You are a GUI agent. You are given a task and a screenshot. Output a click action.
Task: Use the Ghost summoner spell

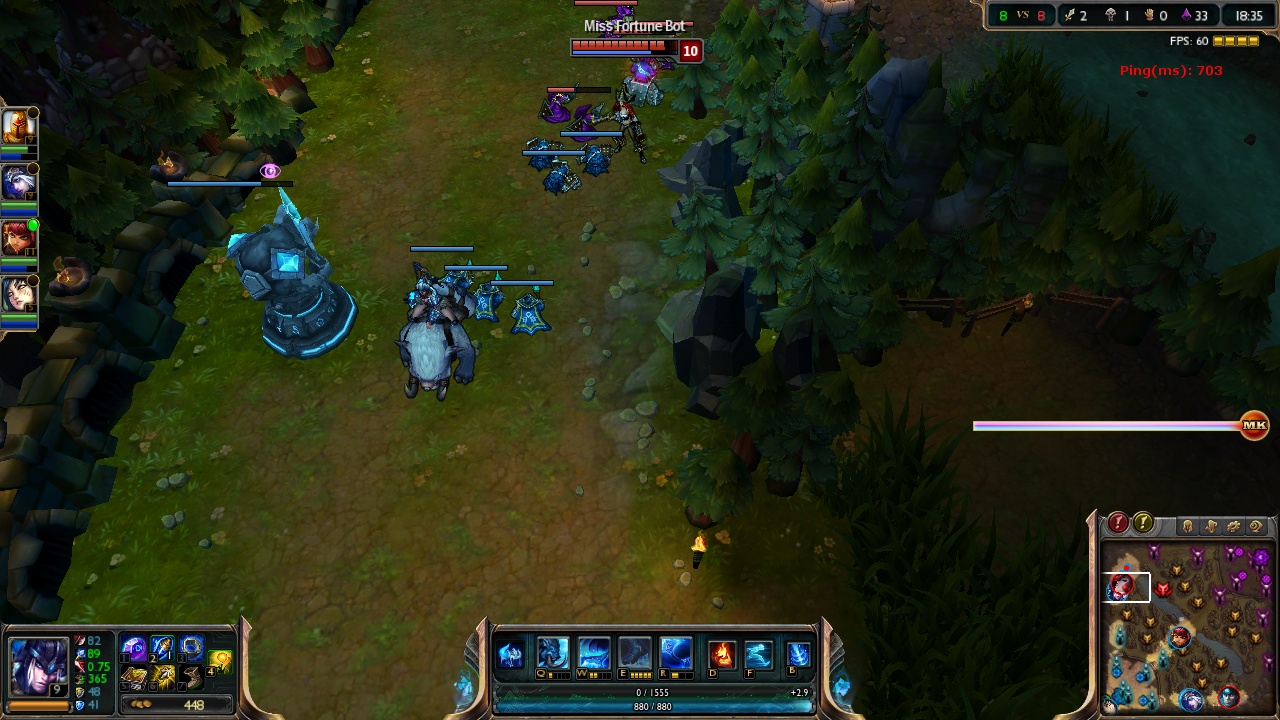tap(758, 654)
